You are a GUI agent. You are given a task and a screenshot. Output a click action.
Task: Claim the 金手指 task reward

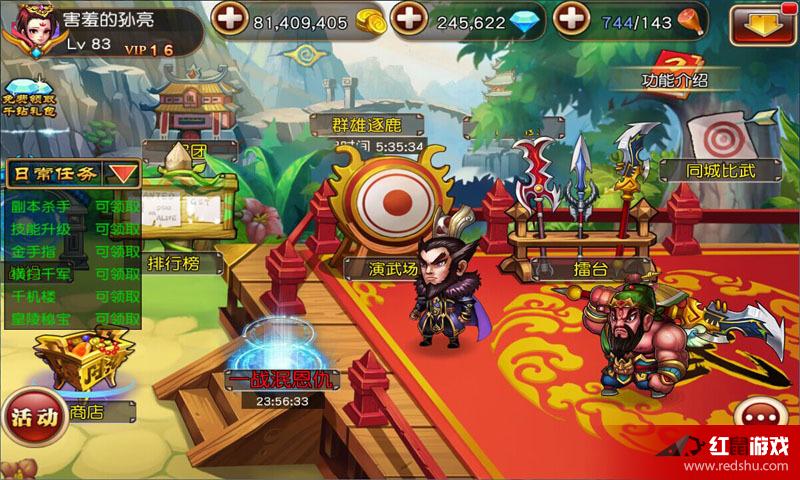click(117, 250)
